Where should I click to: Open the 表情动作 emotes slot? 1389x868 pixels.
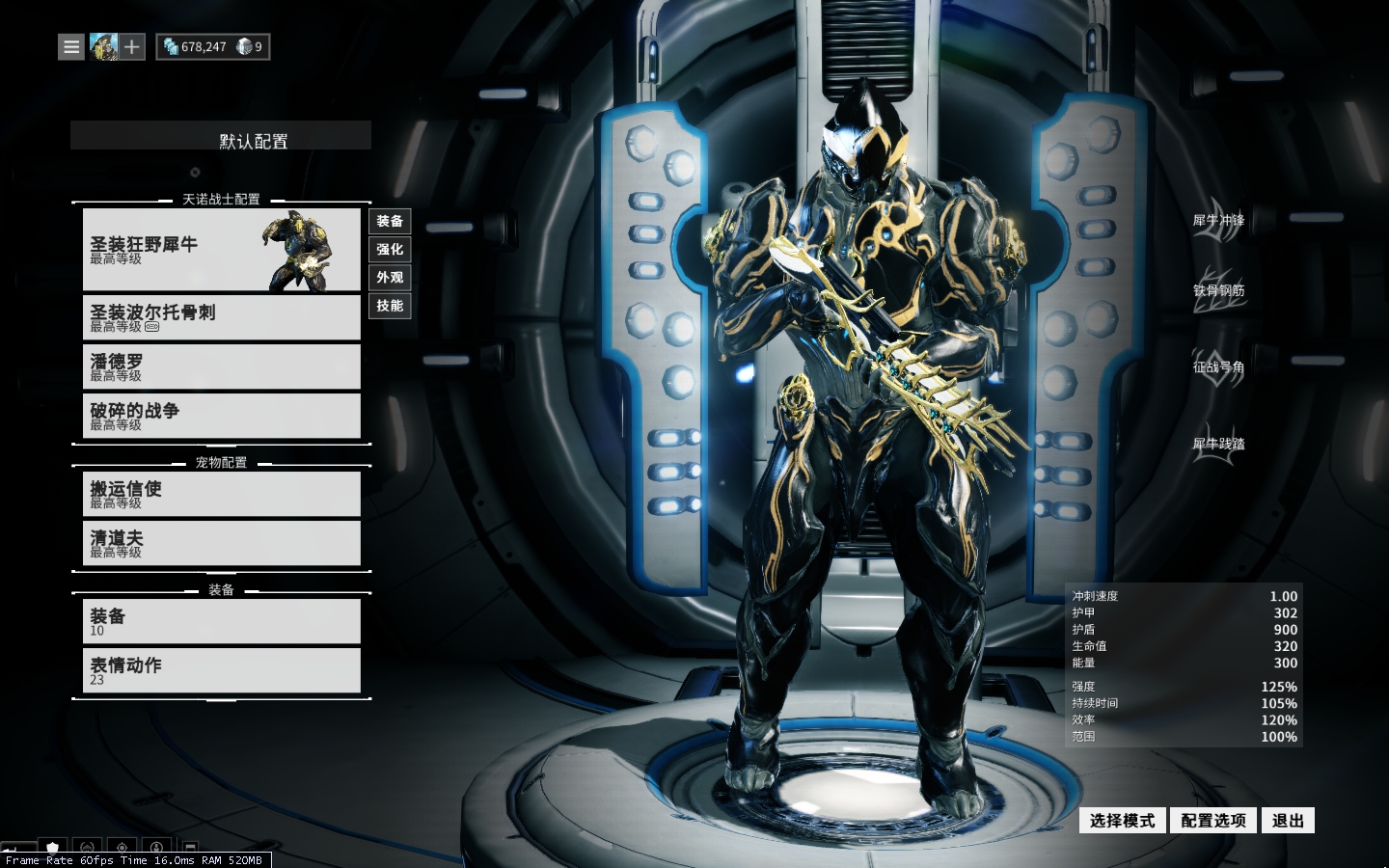221,670
